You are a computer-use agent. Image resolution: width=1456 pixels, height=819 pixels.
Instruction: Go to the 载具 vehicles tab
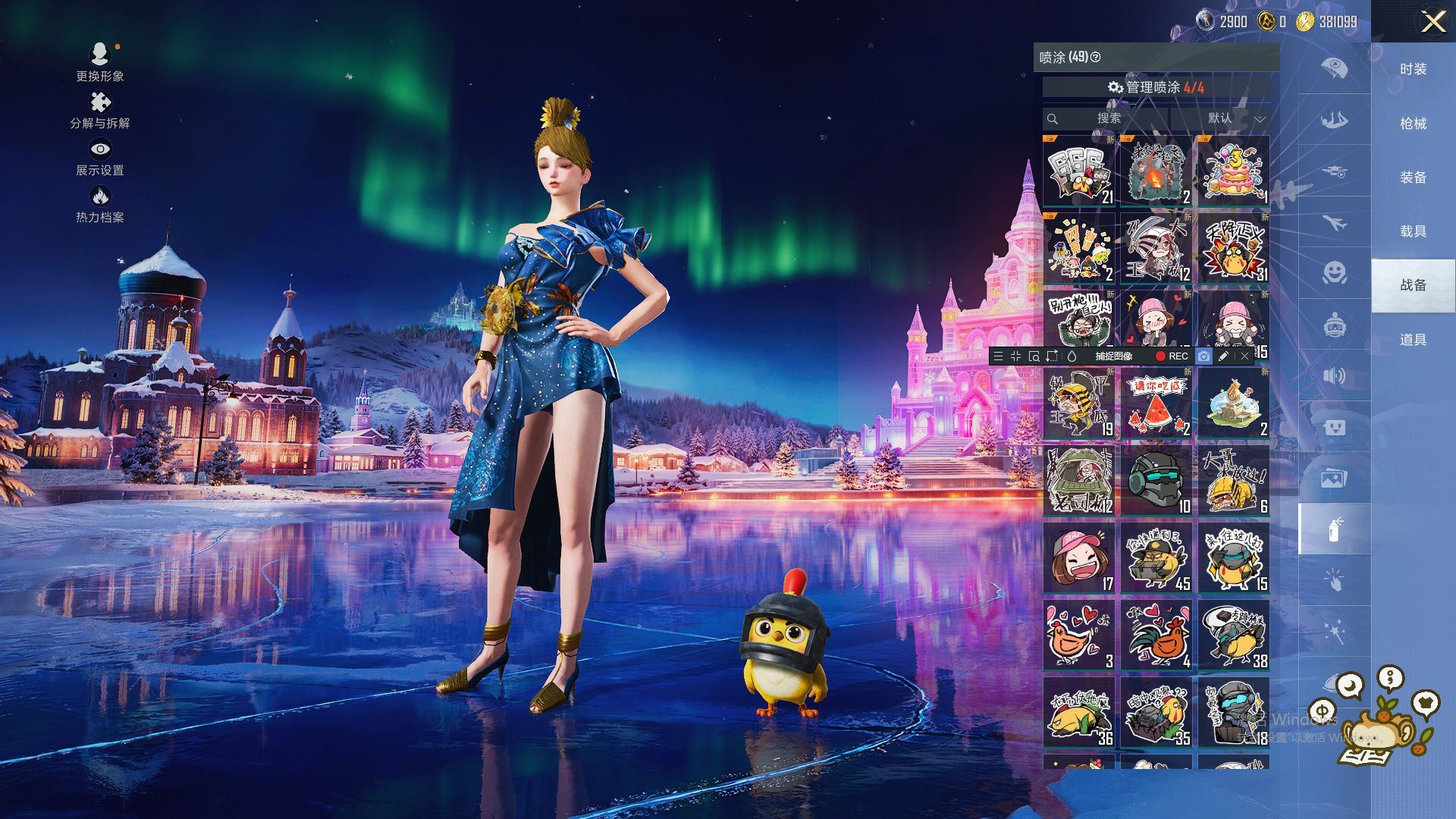(1413, 231)
